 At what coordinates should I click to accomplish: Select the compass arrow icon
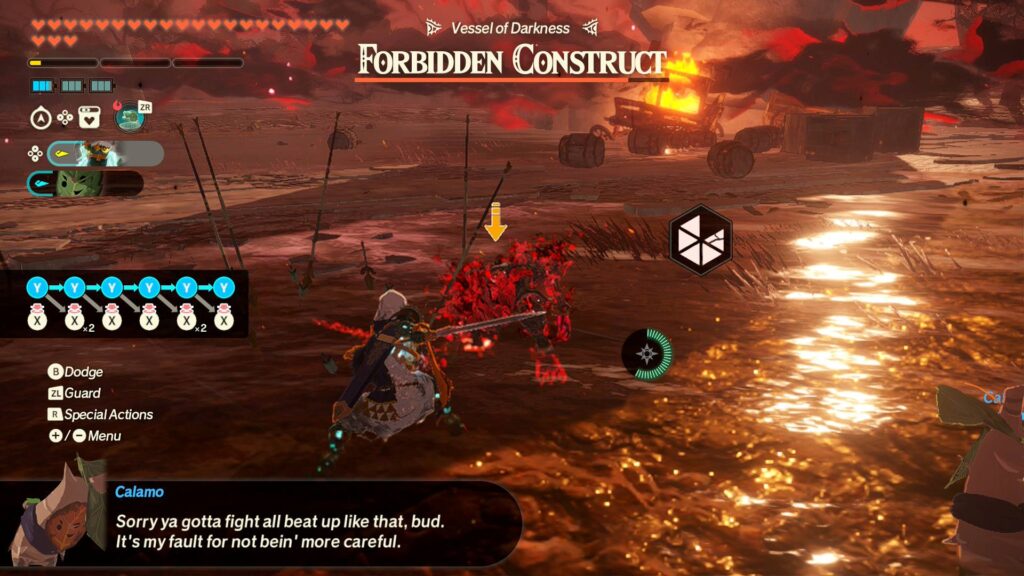40,118
